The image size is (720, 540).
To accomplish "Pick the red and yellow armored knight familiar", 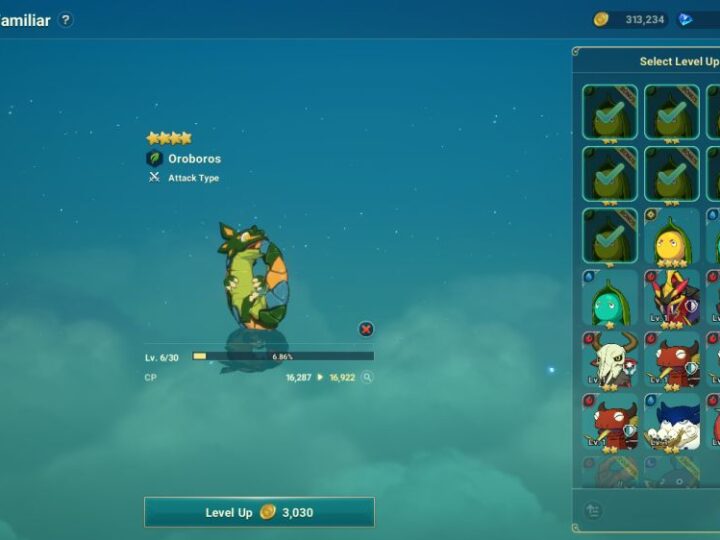I will 671,298.
